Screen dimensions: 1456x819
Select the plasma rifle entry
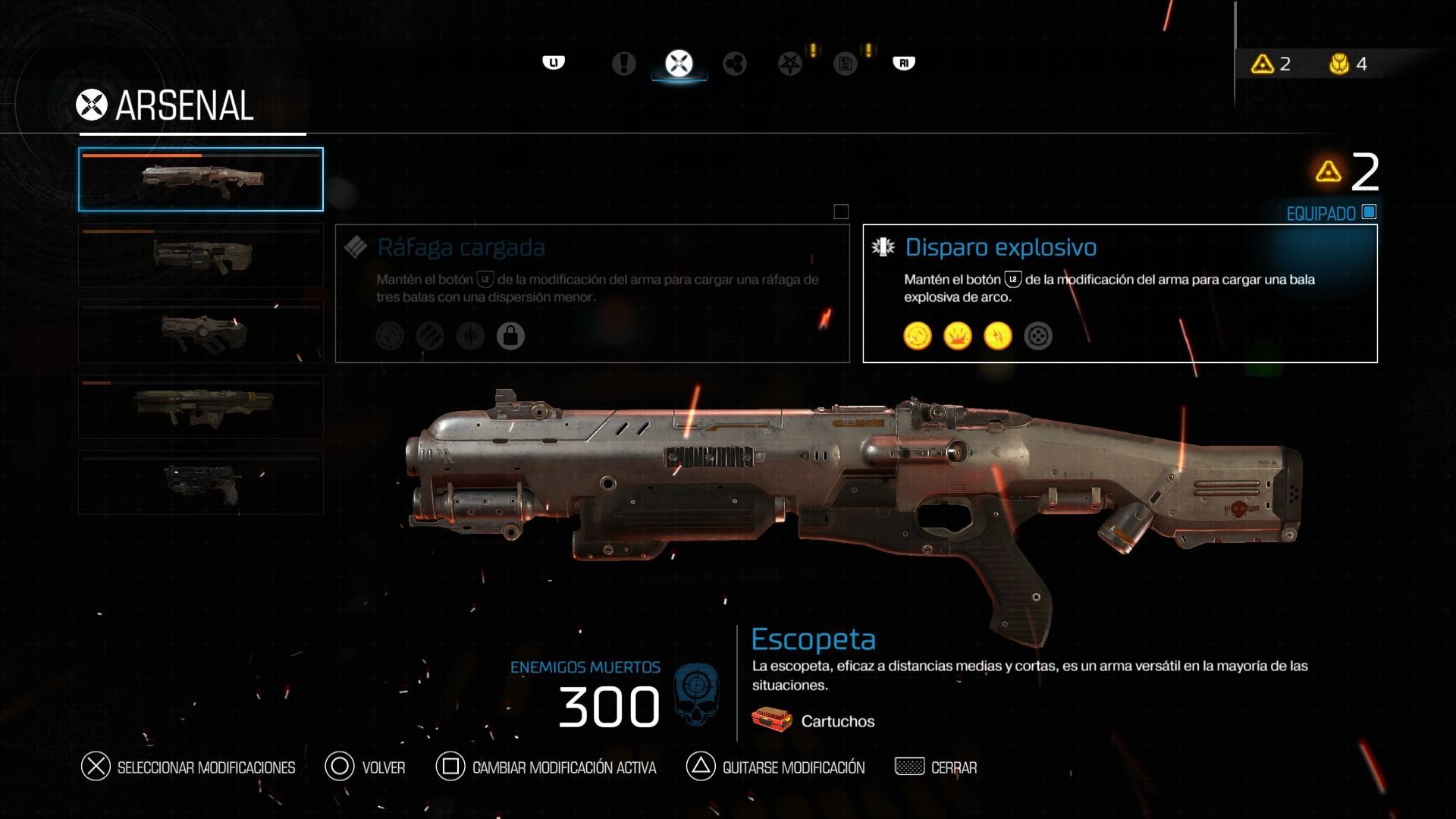point(201,331)
